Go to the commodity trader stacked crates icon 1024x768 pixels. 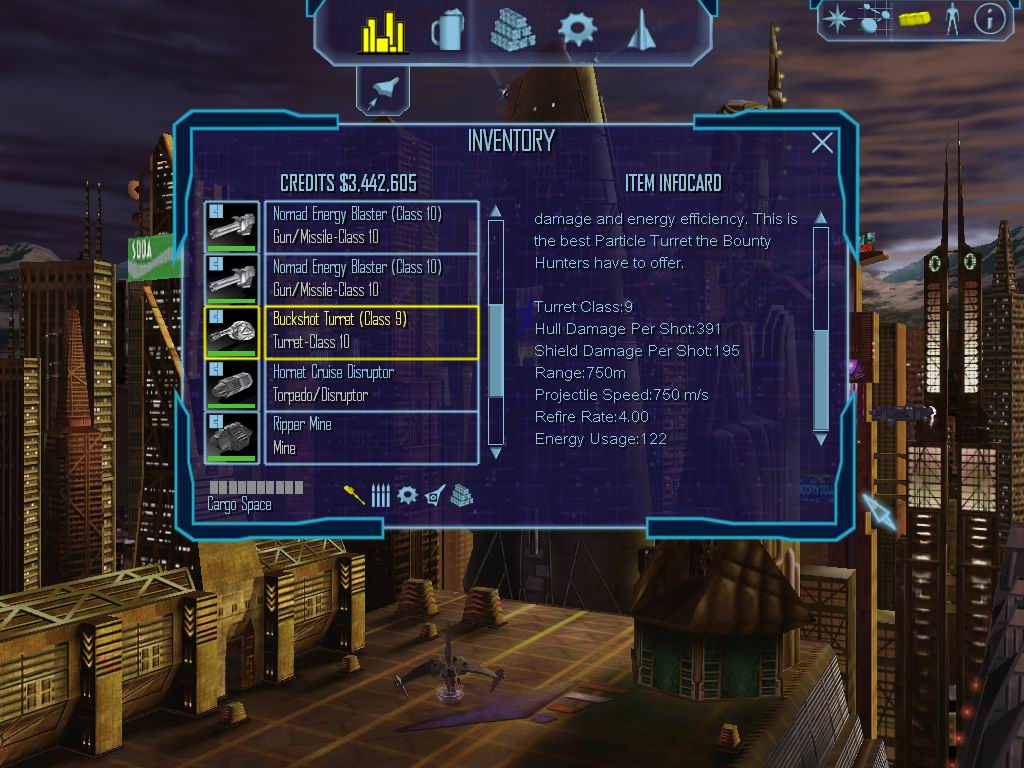point(512,30)
